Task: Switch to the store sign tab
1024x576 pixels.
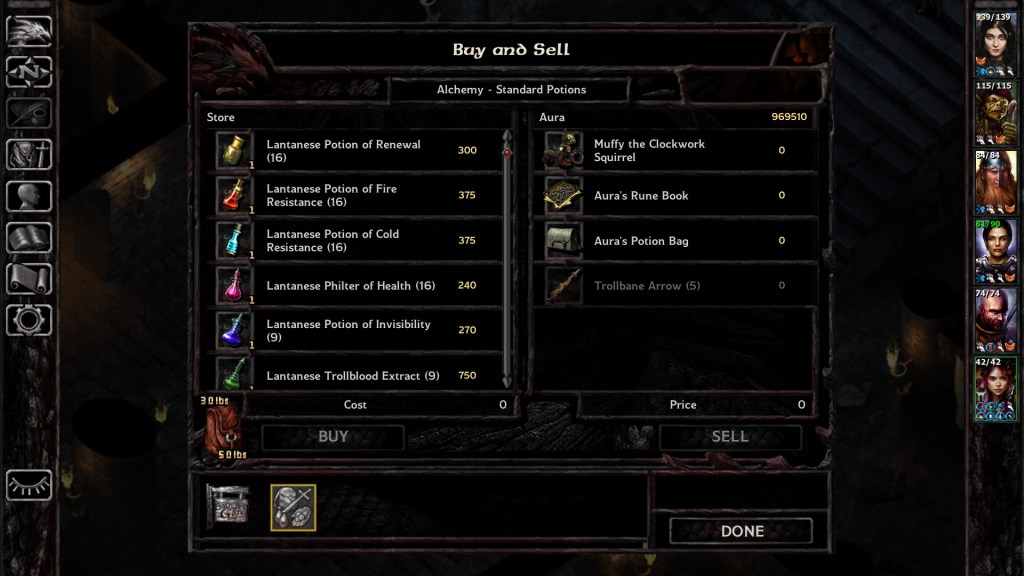Action: 227,507
